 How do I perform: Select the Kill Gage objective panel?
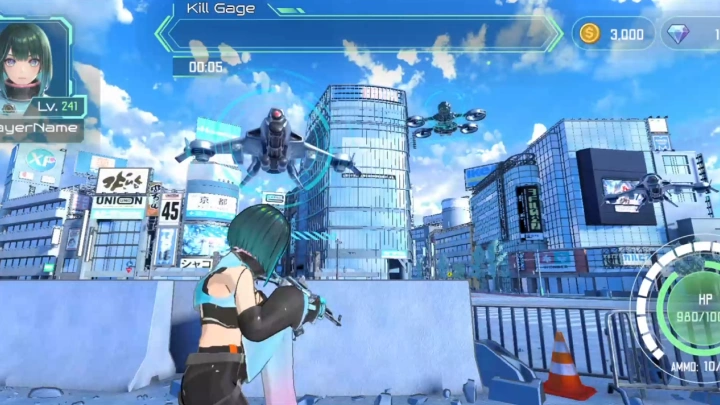[360, 30]
